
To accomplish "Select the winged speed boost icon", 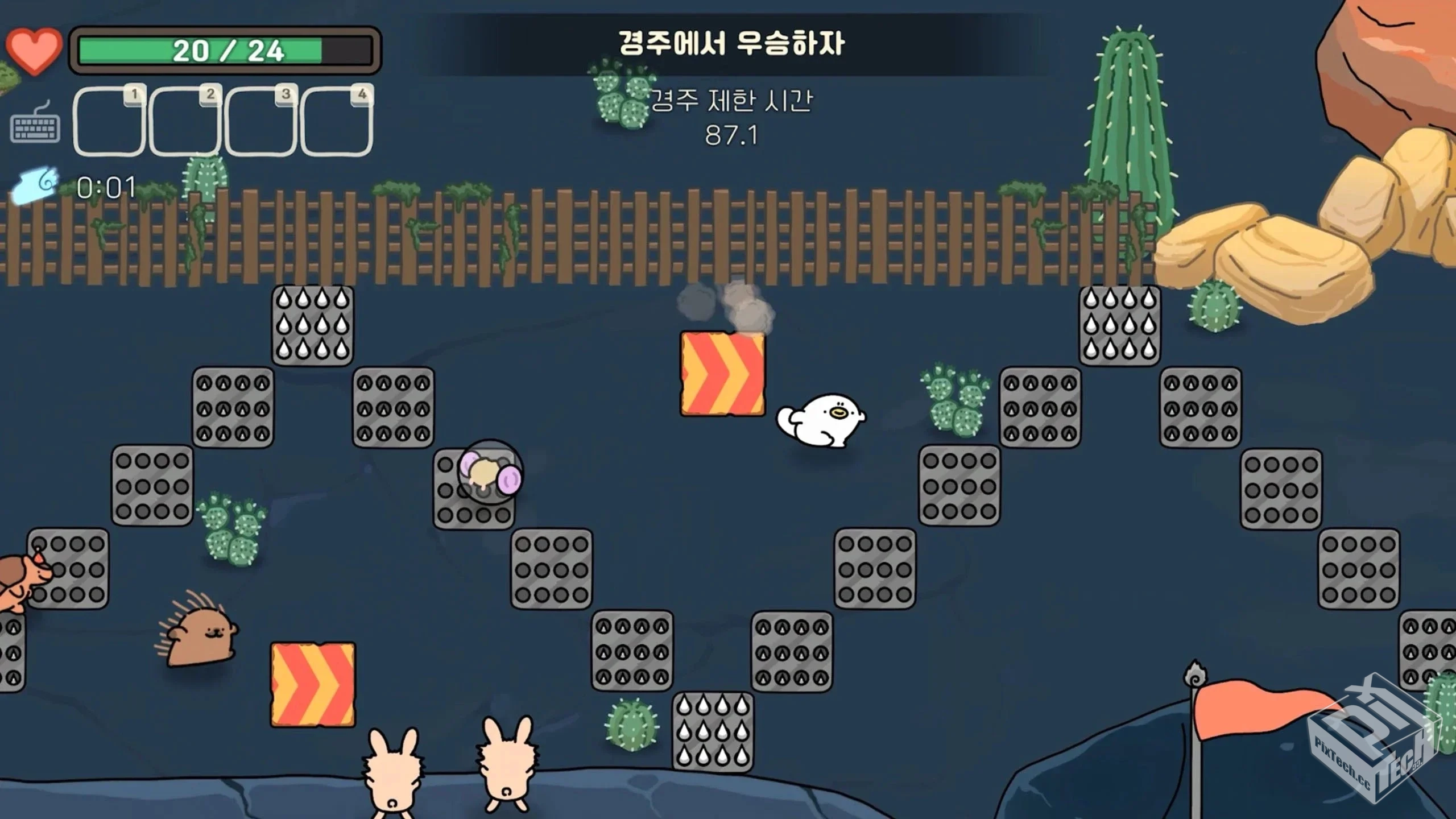I will 35,185.
